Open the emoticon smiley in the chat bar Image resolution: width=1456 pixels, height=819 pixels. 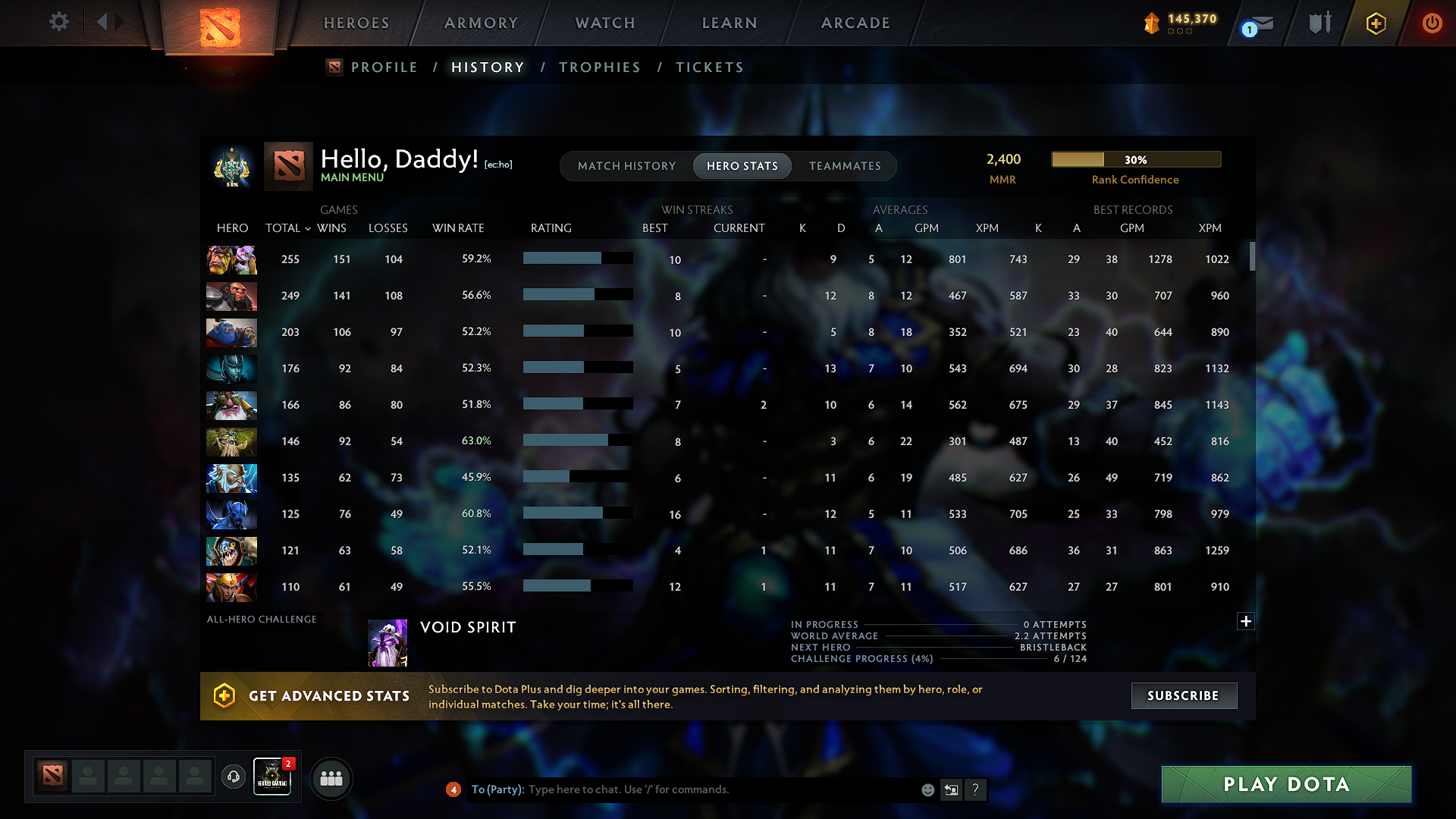coord(927,789)
